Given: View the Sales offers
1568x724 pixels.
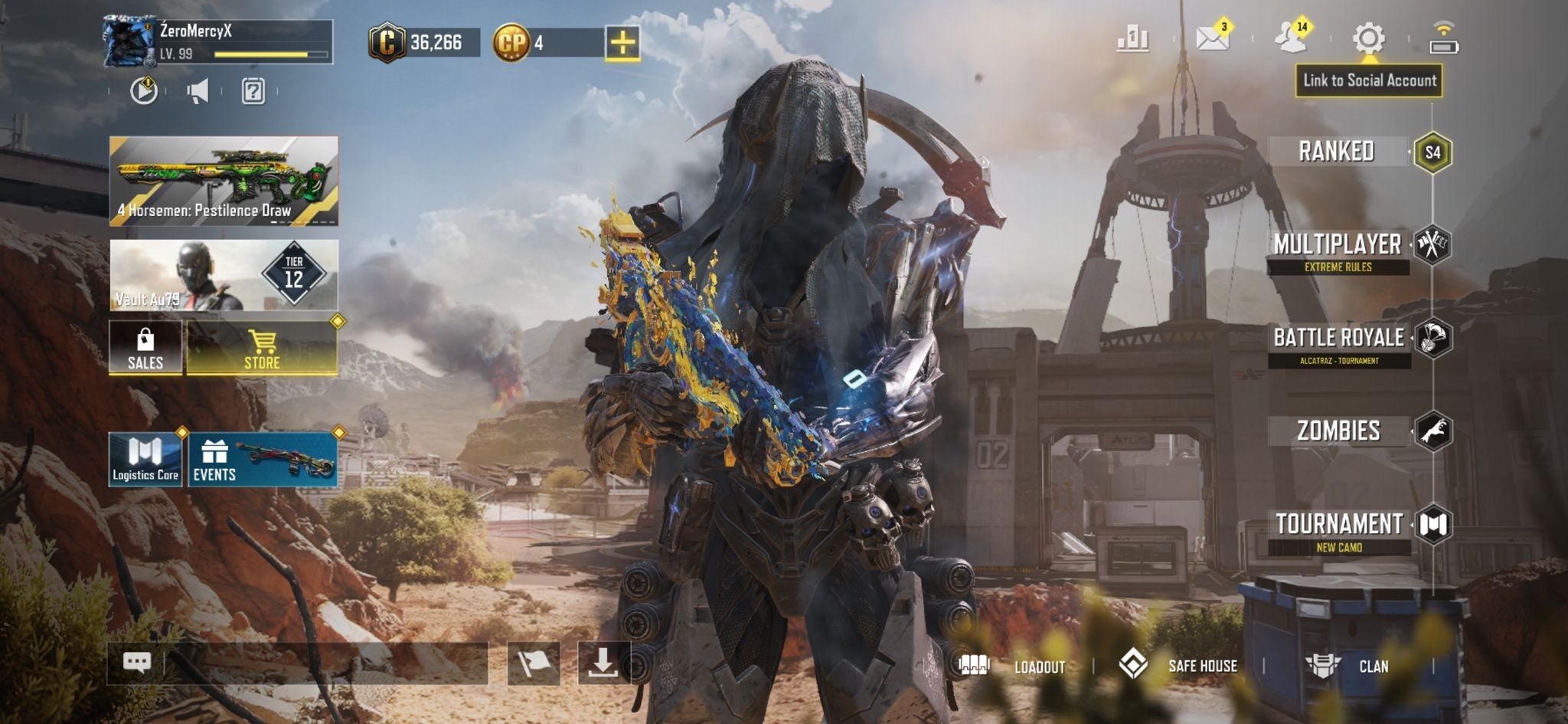Looking at the screenshot, I should pyautogui.click(x=145, y=349).
